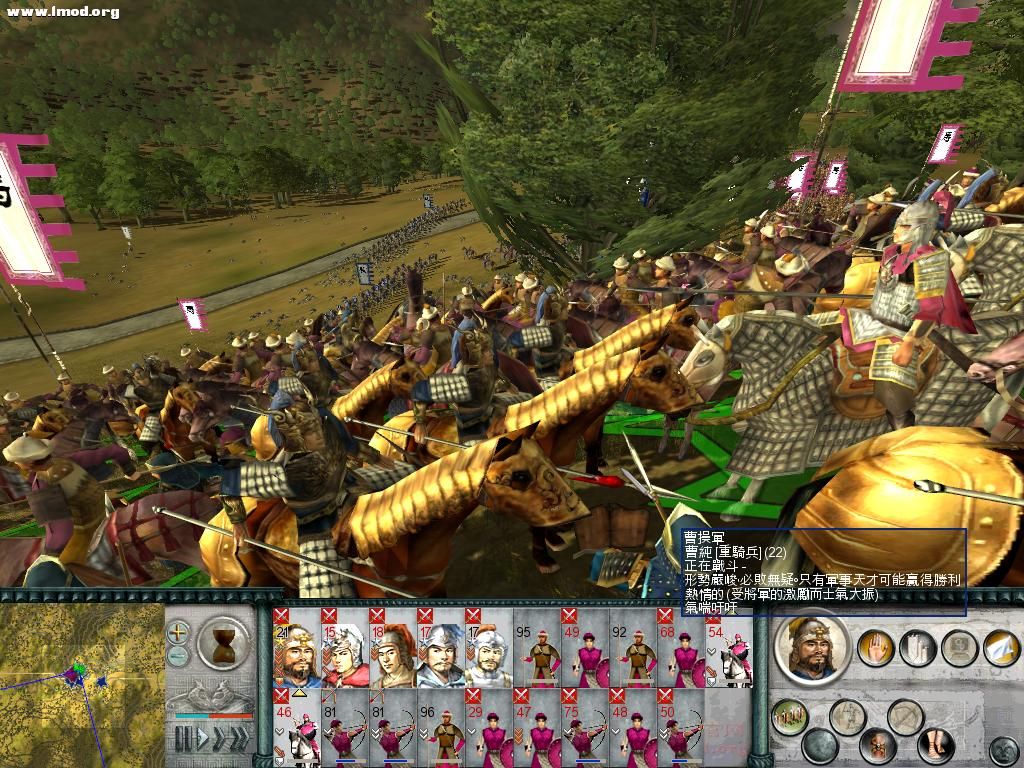Select the red-plumed general card numbered 18
The image size is (1024, 768).
[392, 648]
